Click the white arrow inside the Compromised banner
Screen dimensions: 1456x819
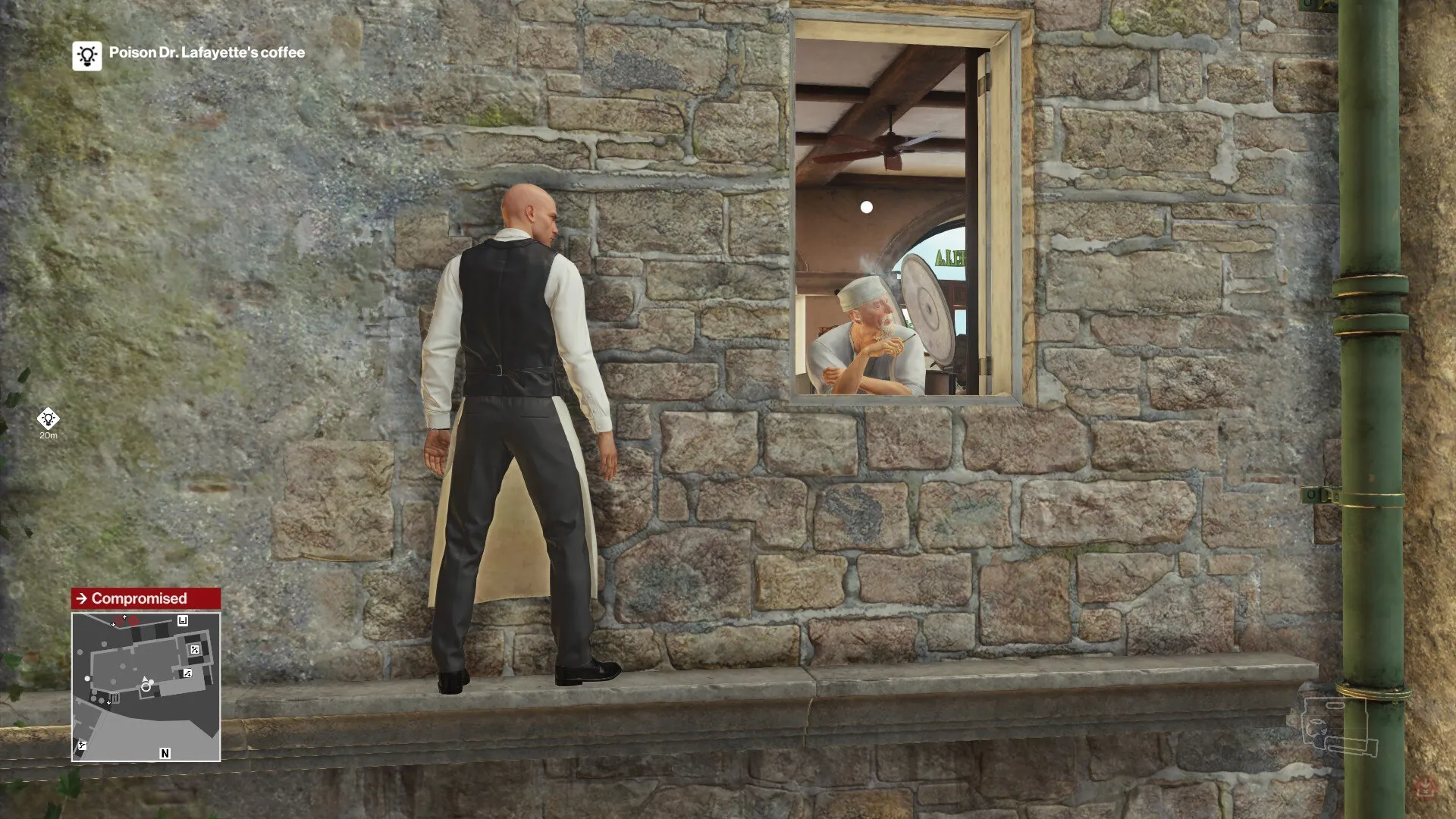click(83, 598)
